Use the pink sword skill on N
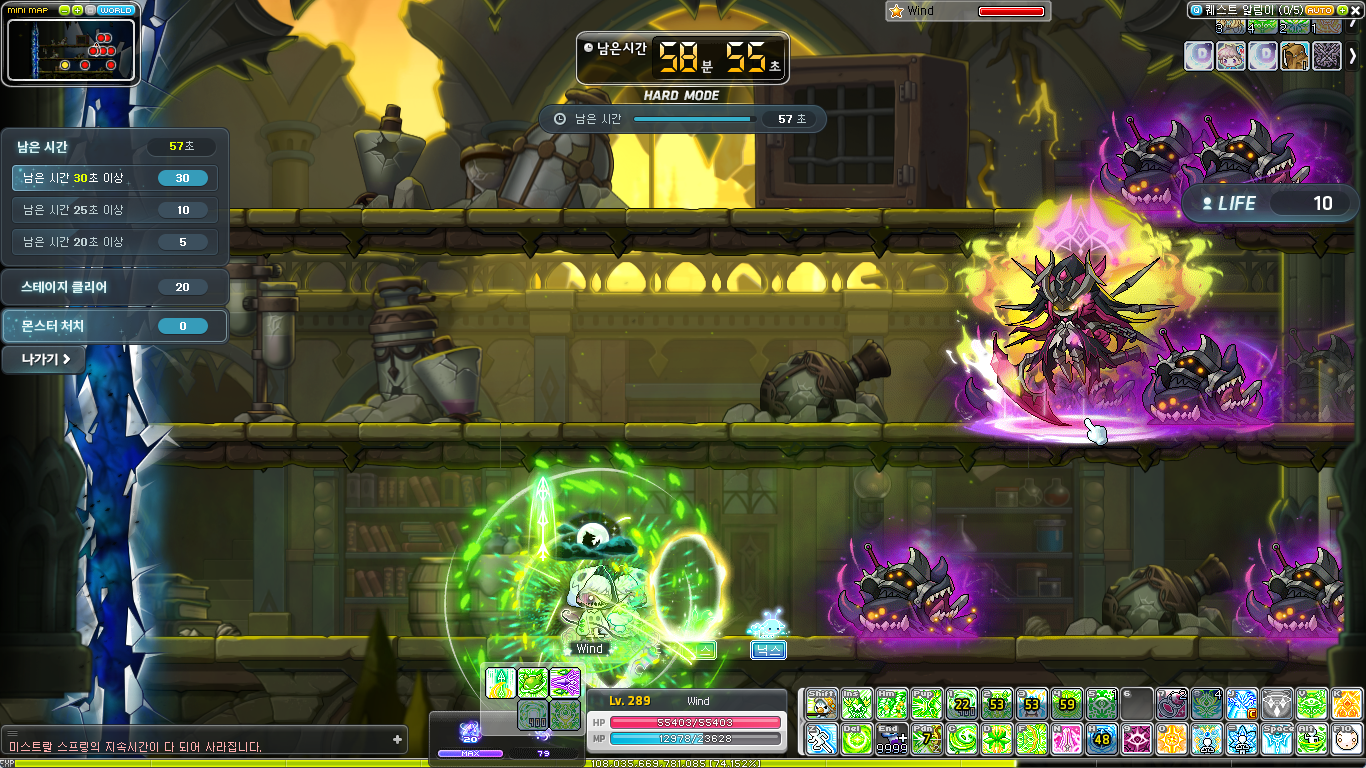Image resolution: width=1366 pixels, height=768 pixels. [1066, 739]
